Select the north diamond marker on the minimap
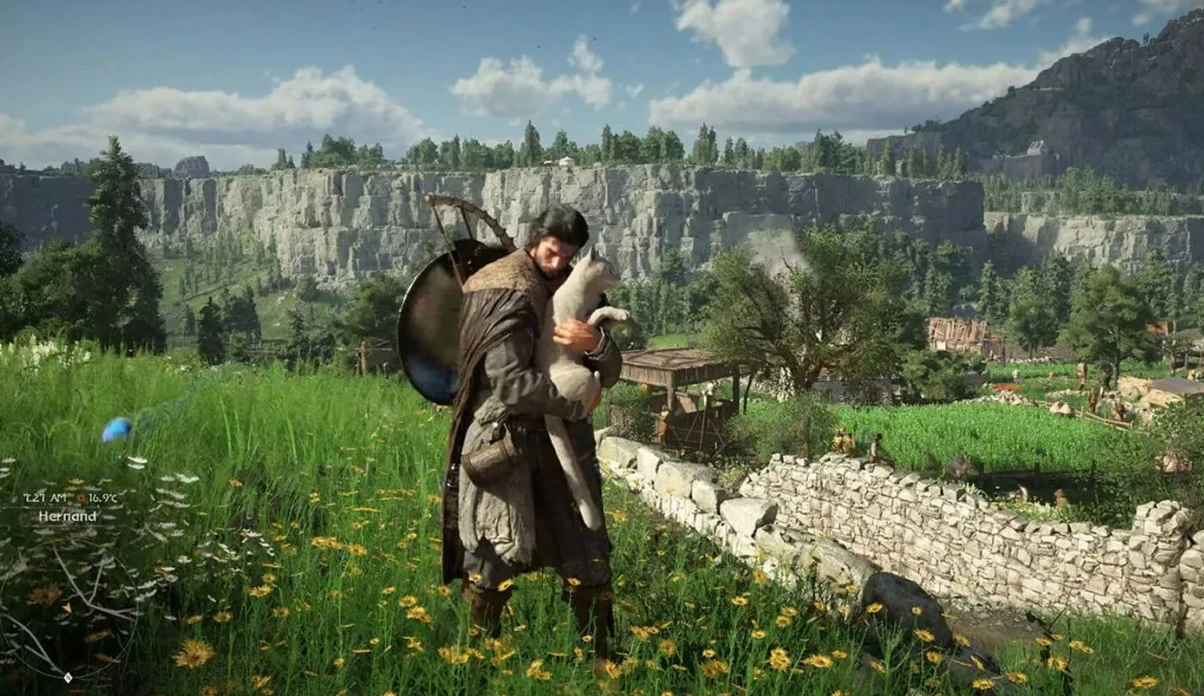1204x696 pixels. [67, 677]
